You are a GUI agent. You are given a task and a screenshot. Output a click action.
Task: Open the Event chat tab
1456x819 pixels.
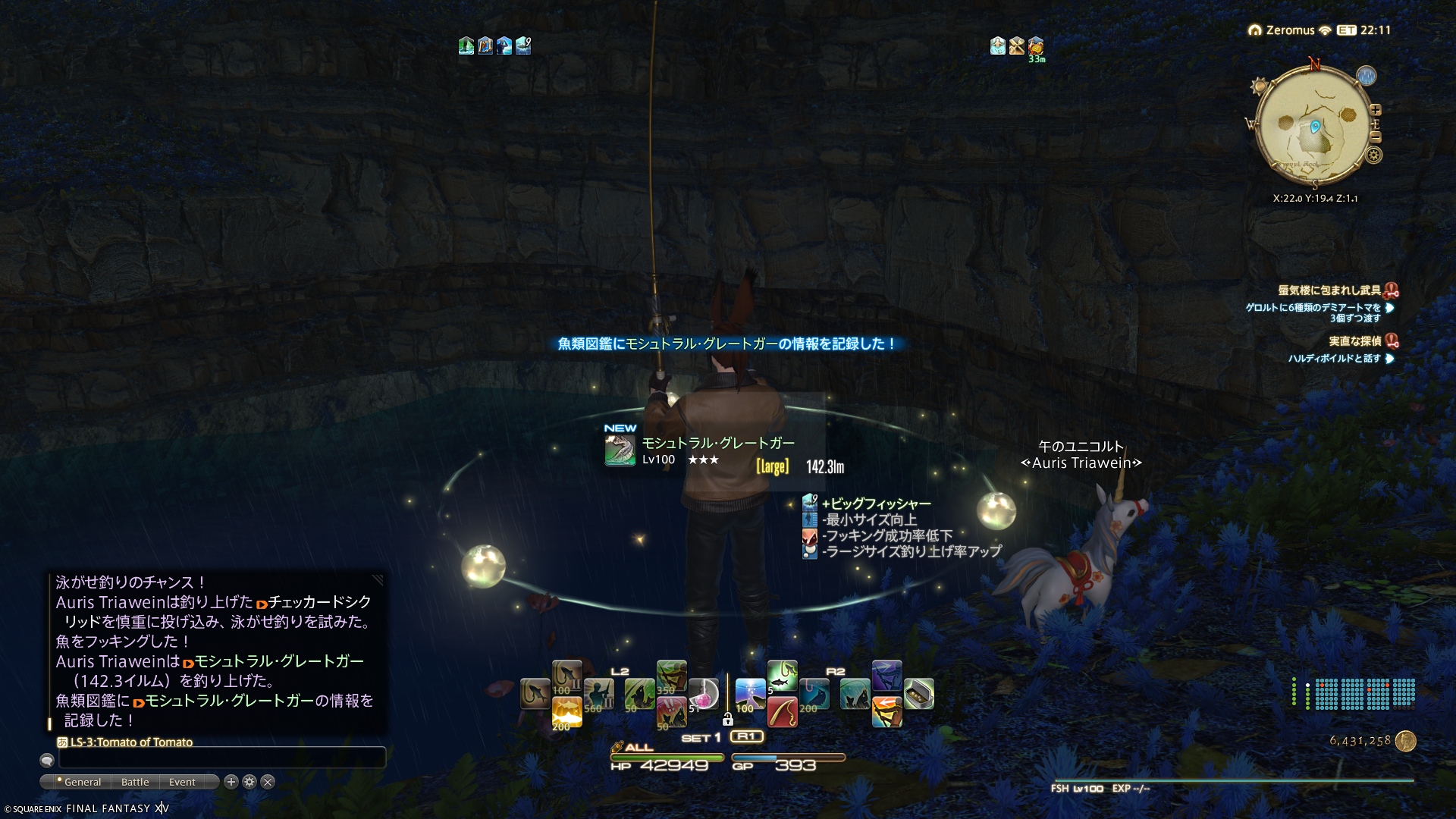pos(182,782)
